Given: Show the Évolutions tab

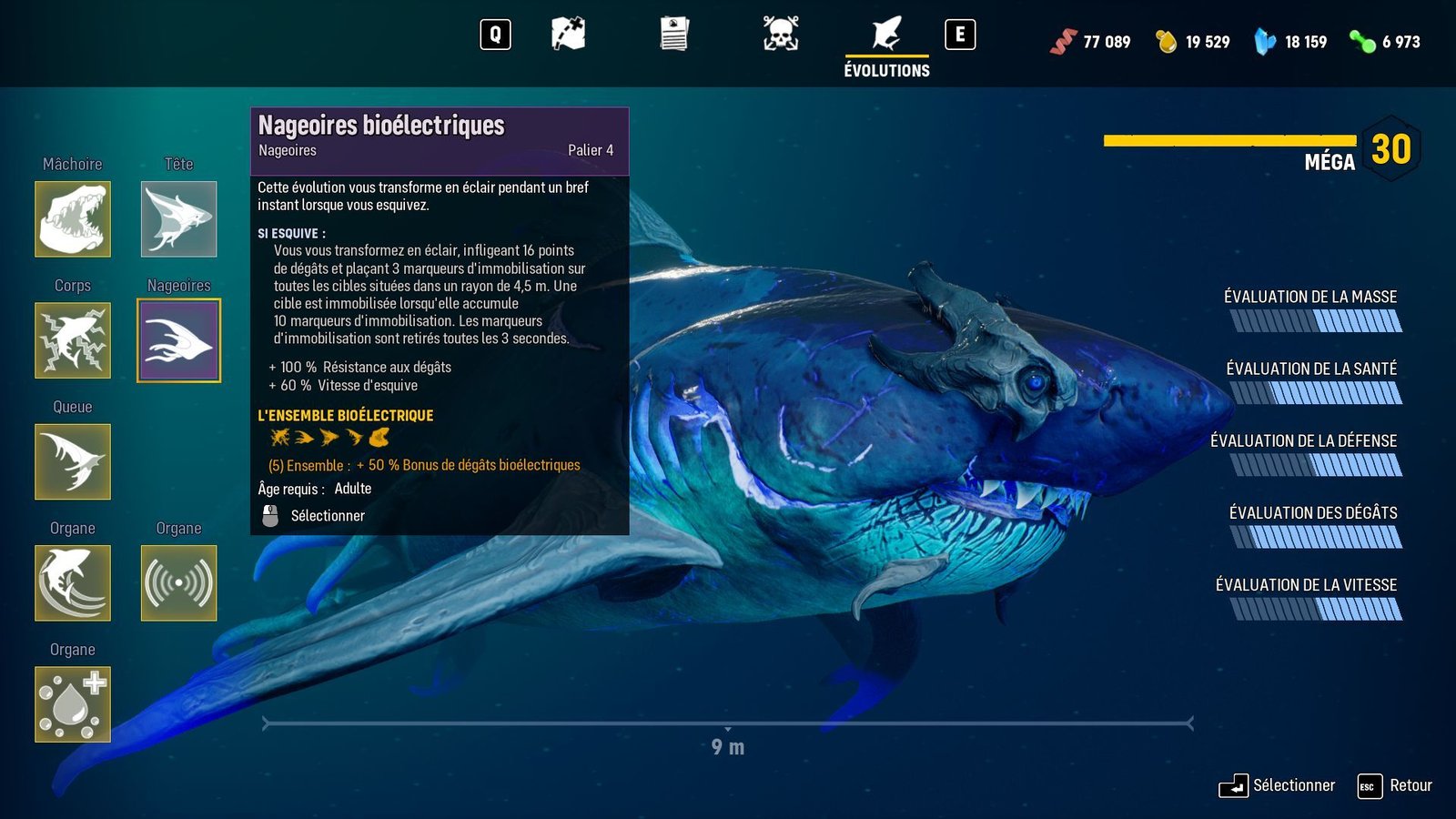Looking at the screenshot, I should 886,44.
